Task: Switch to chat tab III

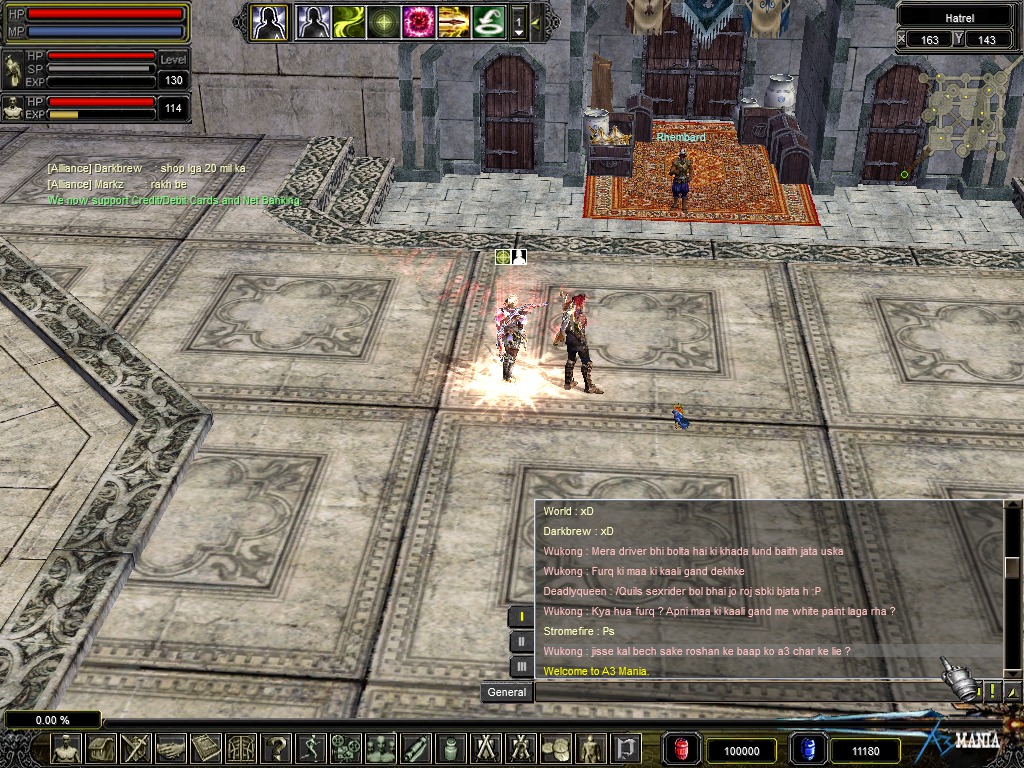Action: [521, 665]
